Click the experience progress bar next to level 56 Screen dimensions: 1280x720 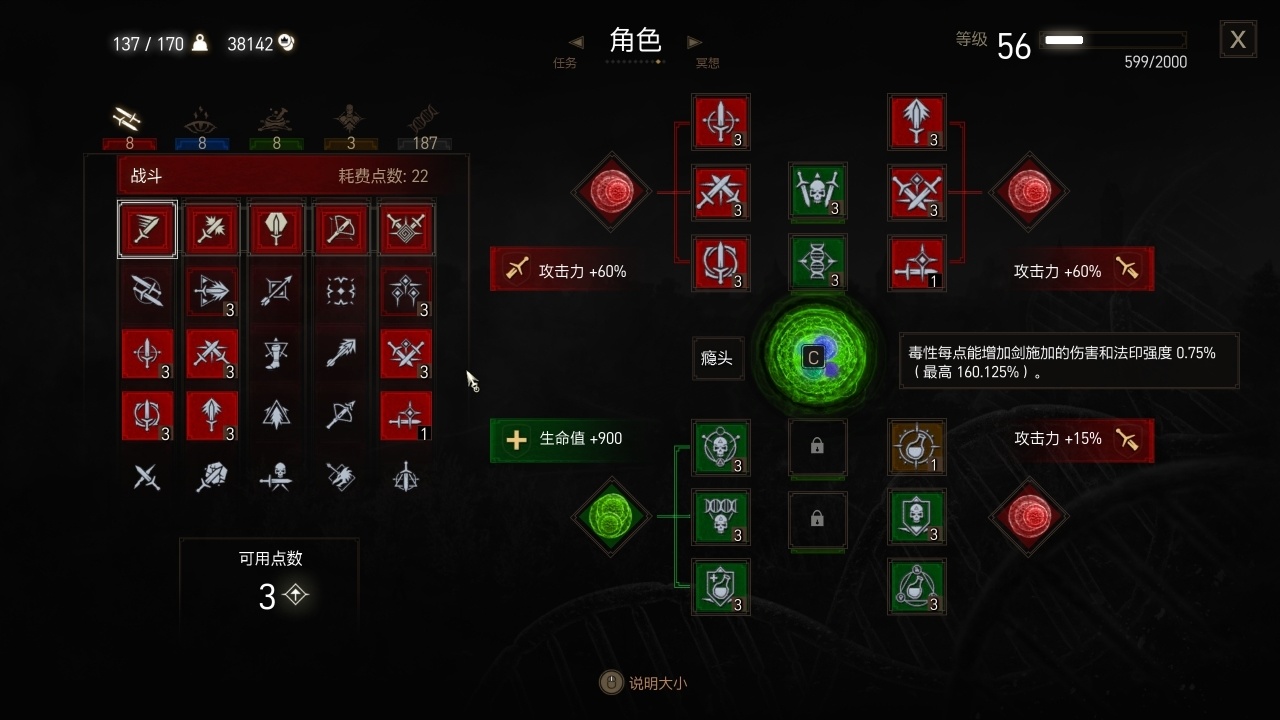click(x=1113, y=41)
